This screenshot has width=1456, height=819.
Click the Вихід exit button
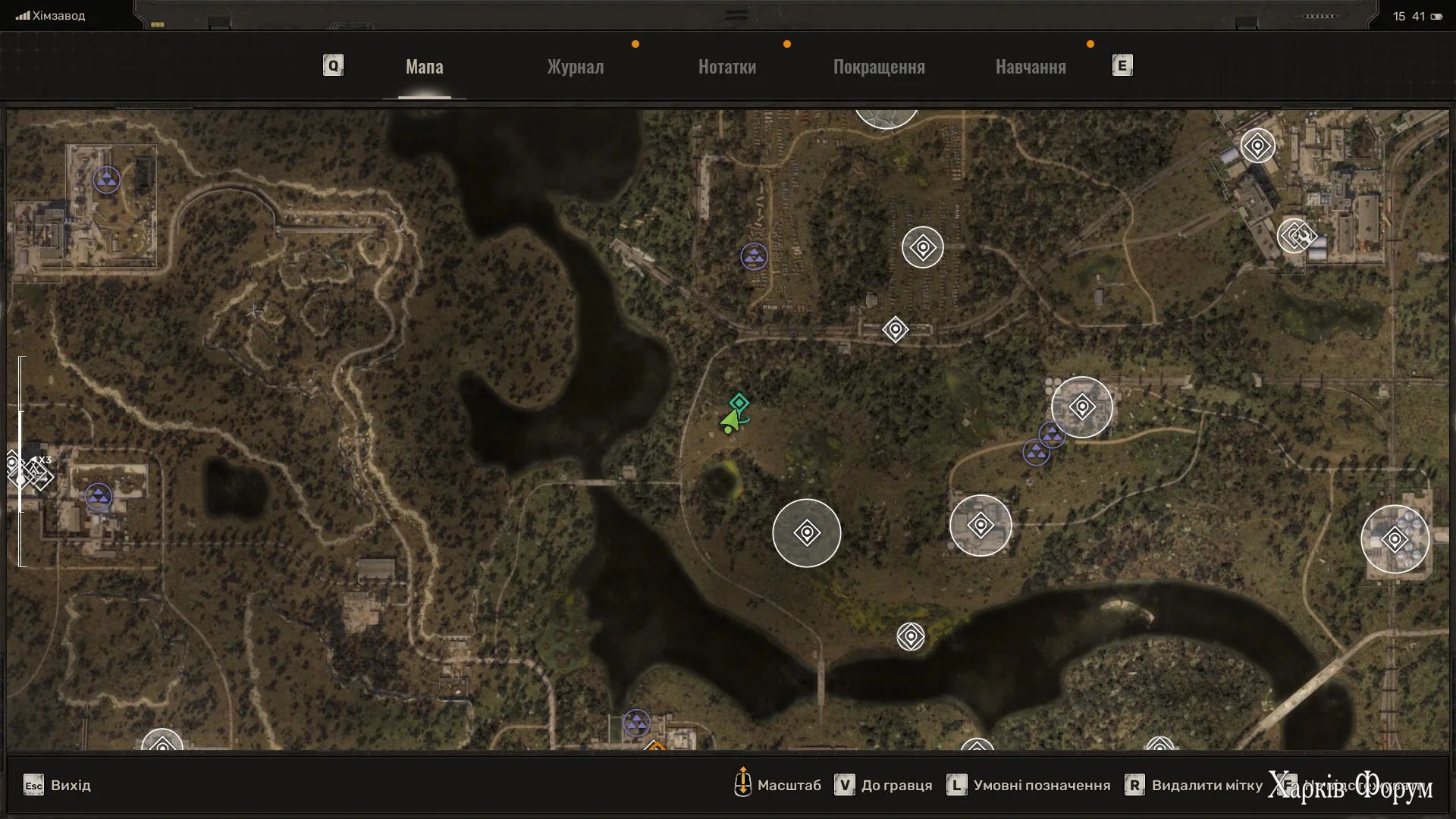(58, 785)
